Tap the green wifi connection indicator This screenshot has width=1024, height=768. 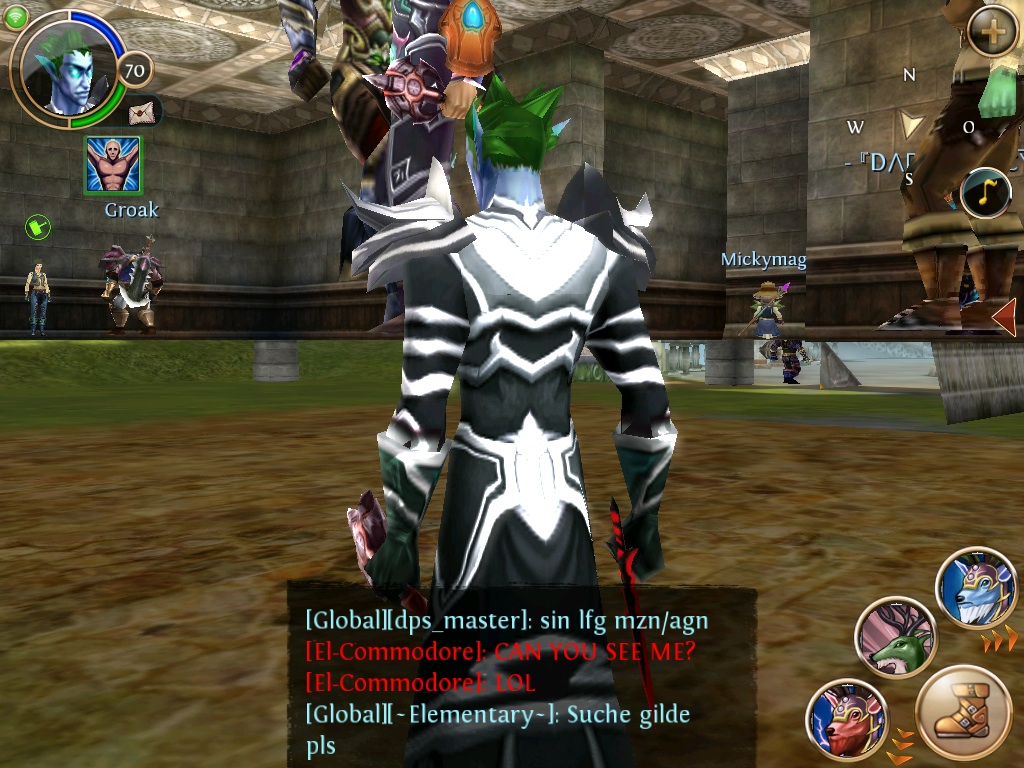click(15, 18)
